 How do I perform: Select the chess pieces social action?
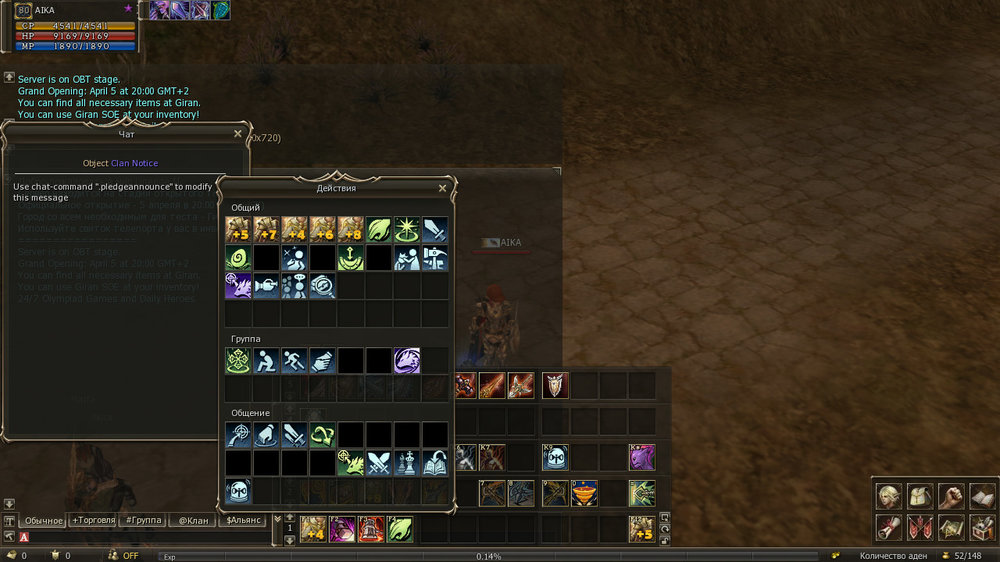pyautogui.click(x=407, y=463)
